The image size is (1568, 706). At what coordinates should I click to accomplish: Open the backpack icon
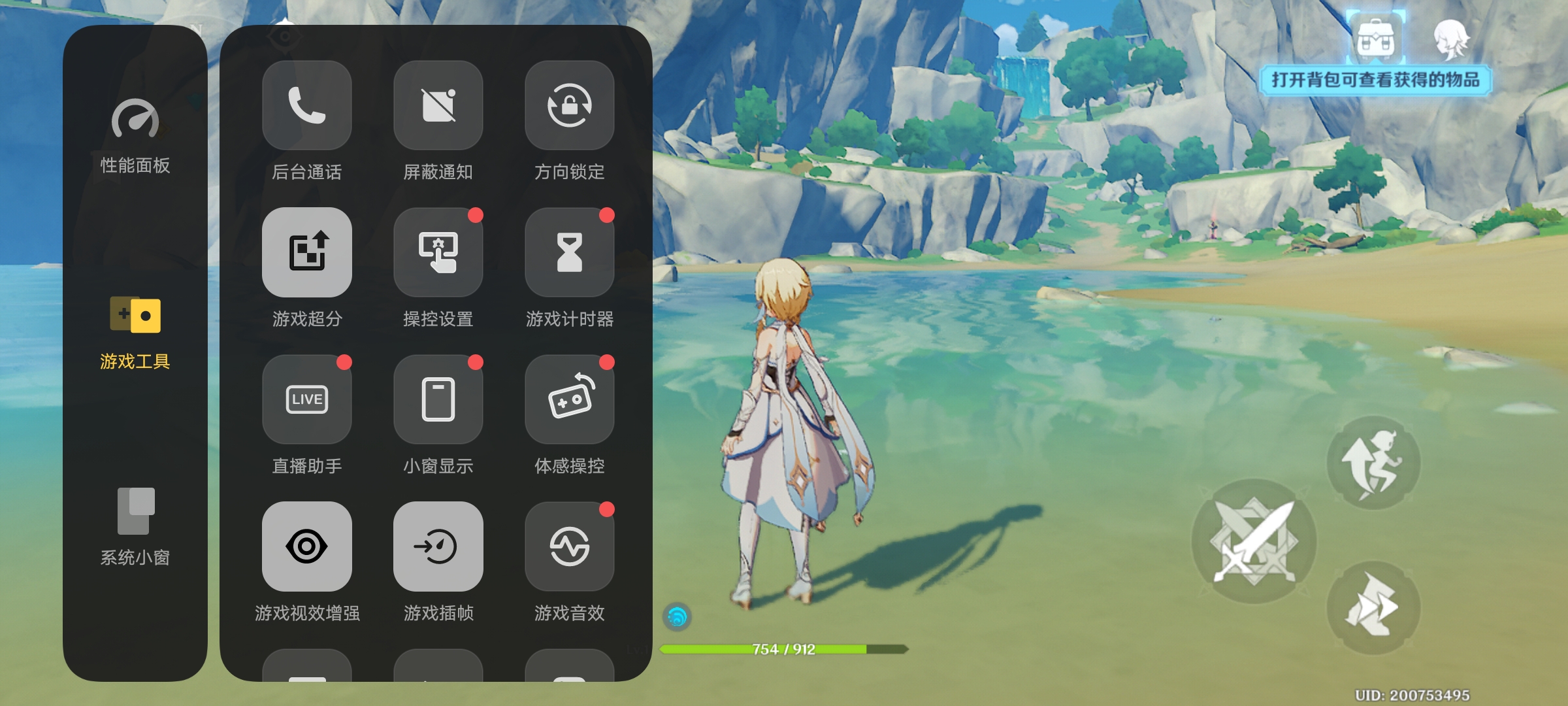(x=1376, y=39)
